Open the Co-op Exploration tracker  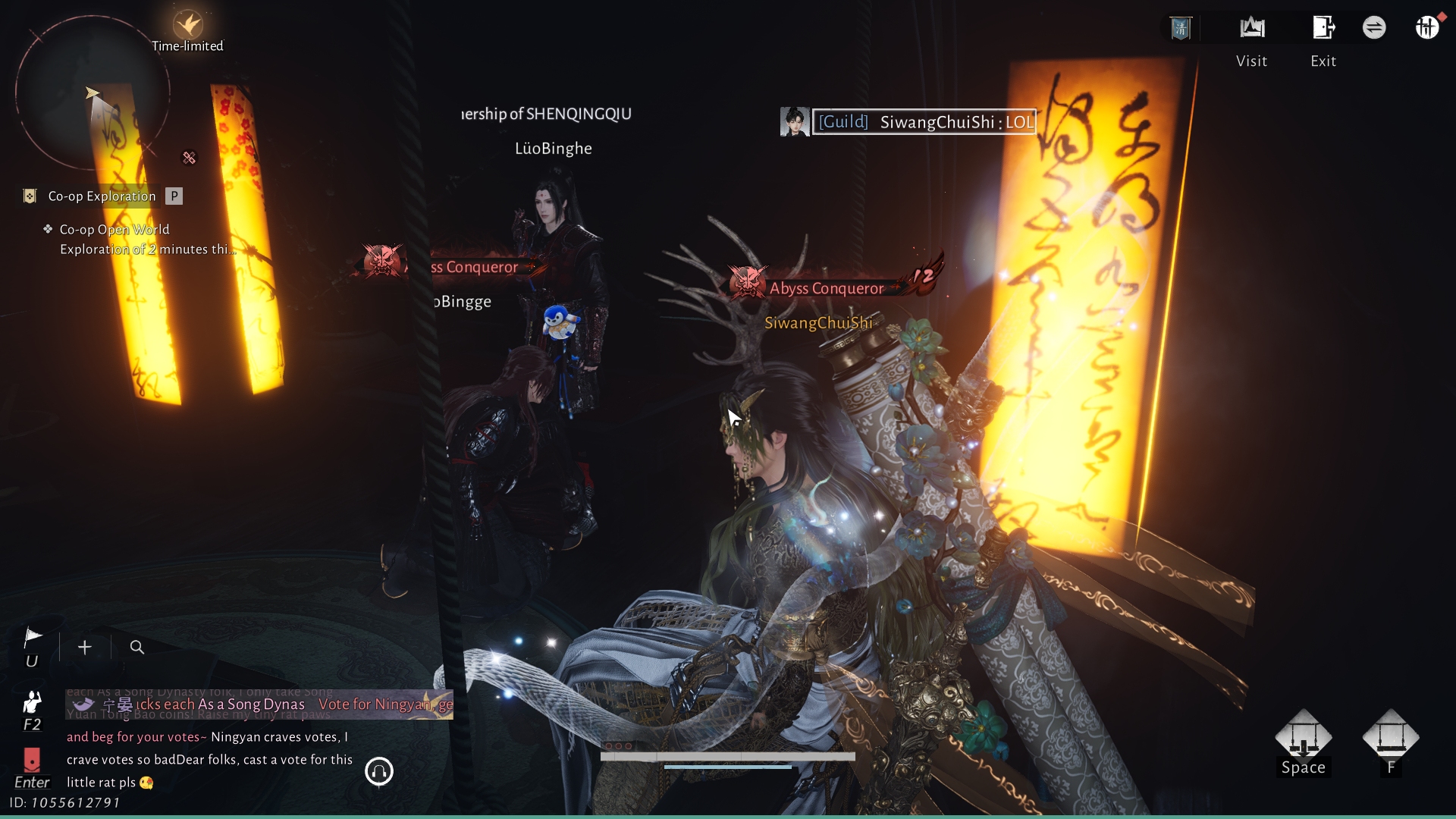pyautogui.click(x=102, y=196)
